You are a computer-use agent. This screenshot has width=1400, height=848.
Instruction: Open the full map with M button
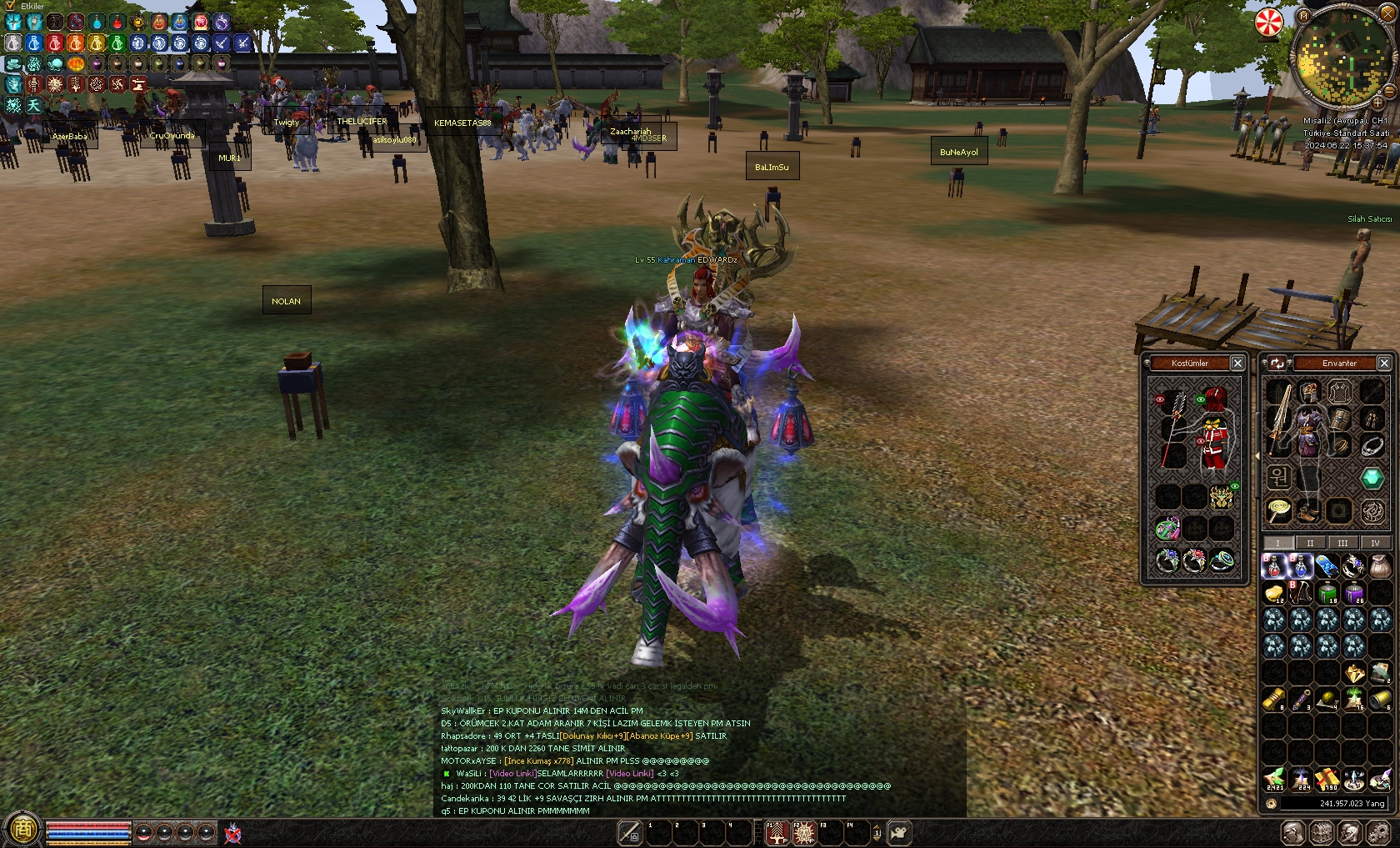click(x=1304, y=16)
